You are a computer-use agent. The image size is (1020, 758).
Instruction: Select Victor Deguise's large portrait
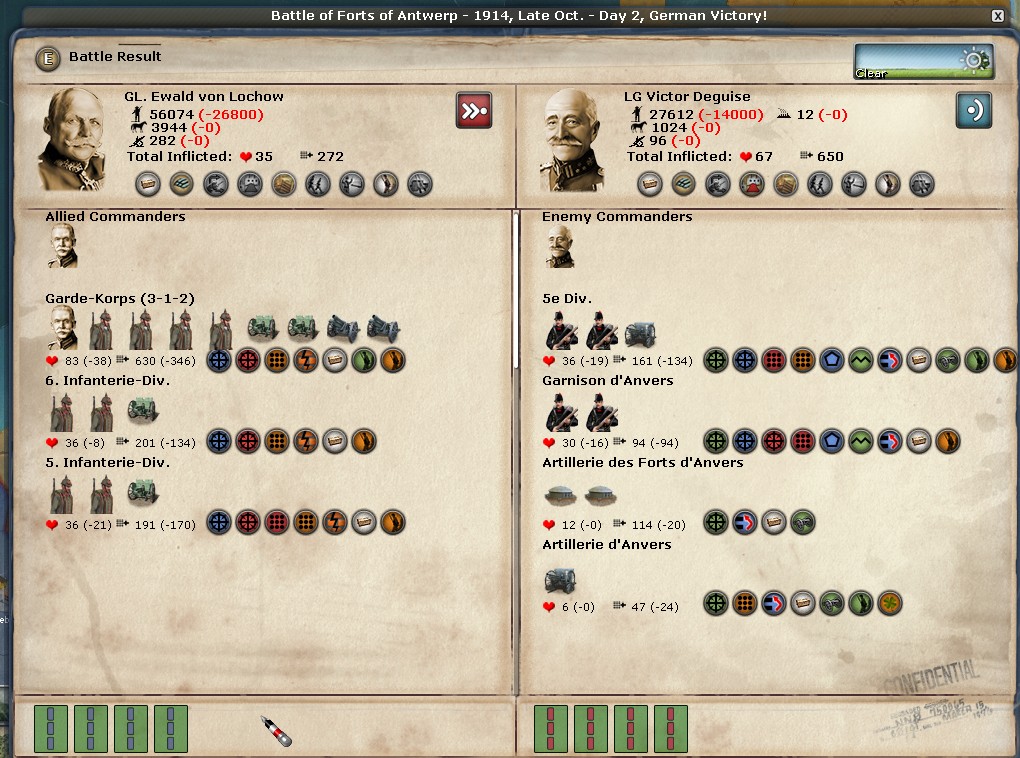click(x=572, y=138)
